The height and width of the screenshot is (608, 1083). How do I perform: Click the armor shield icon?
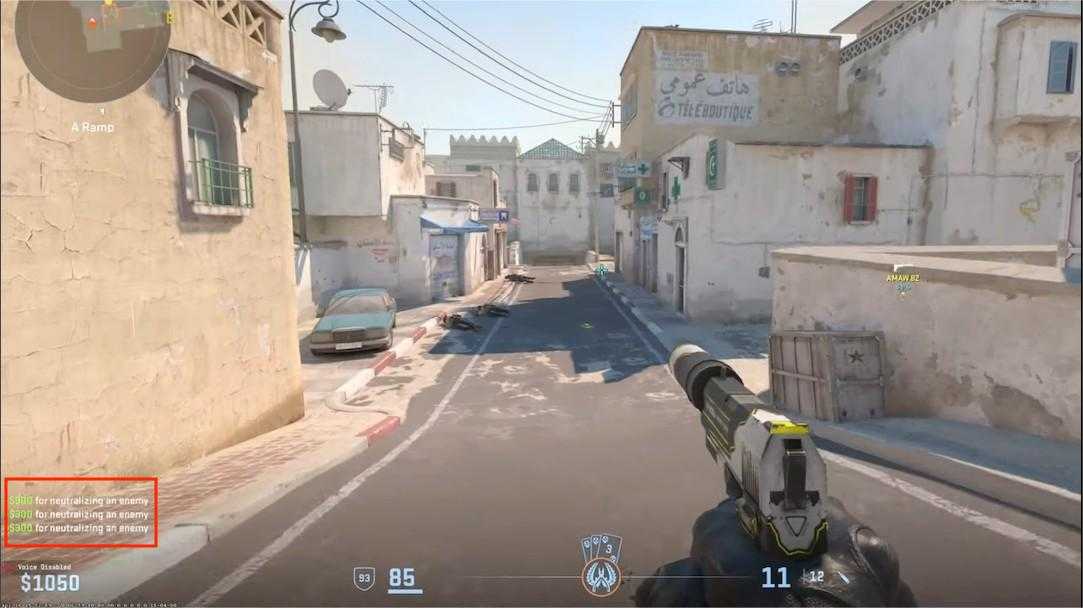pos(365,578)
